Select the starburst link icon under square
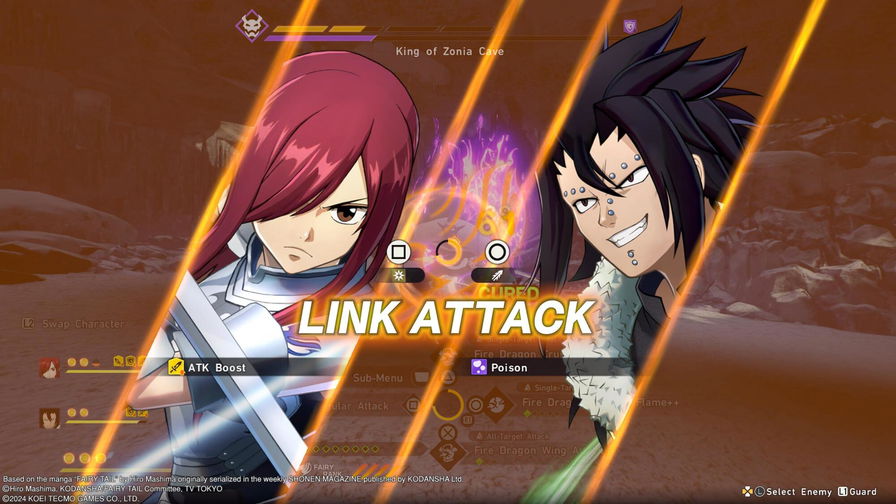The width and height of the screenshot is (896, 504). pyautogui.click(x=400, y=274)
